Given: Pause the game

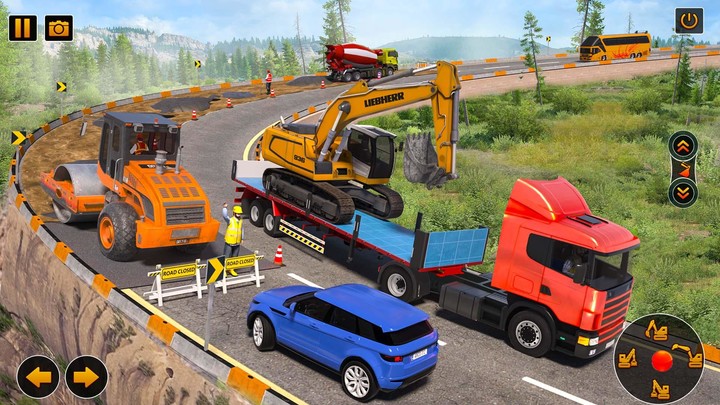Looking at the screenshot, I should 23,27.
